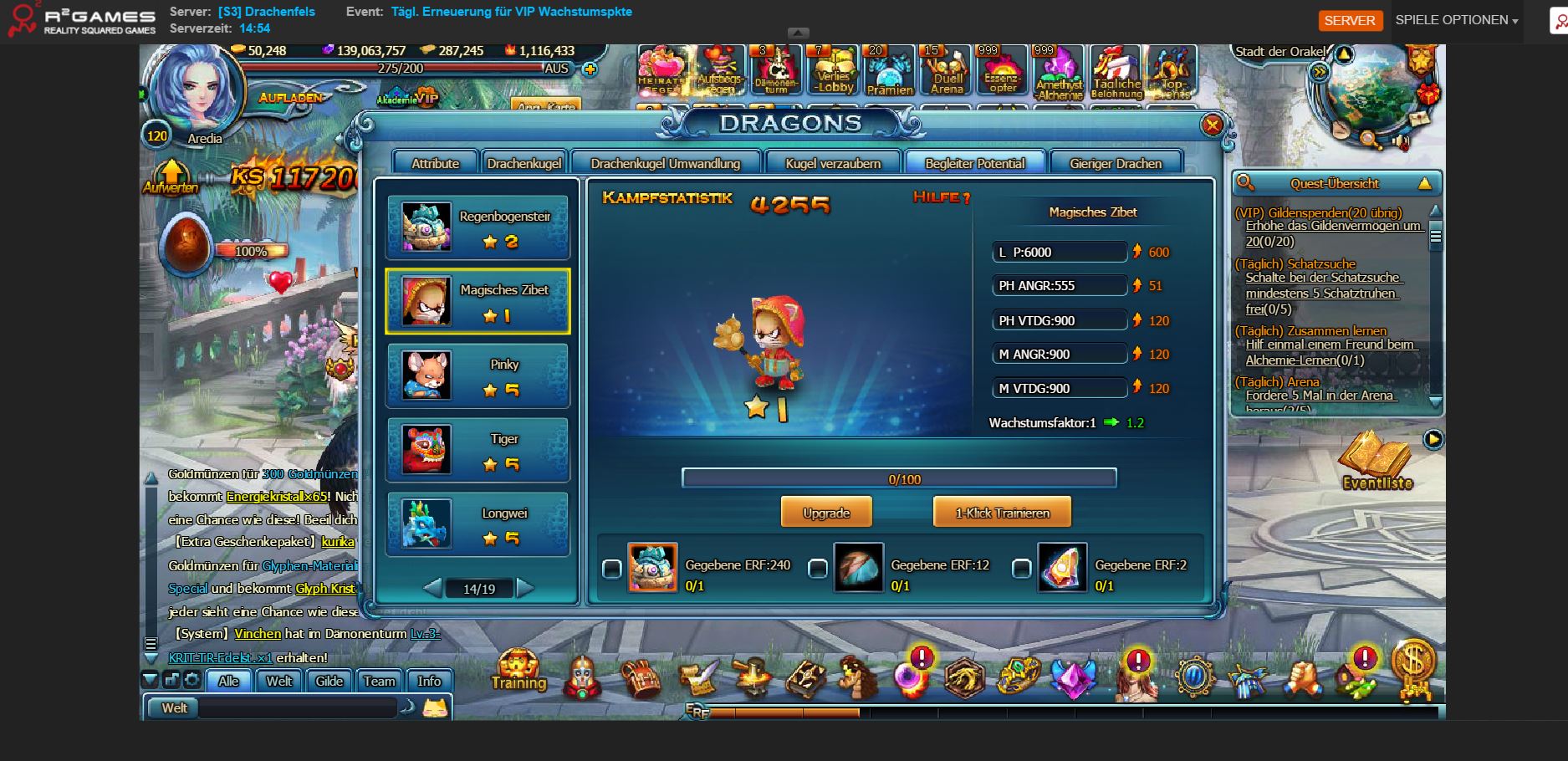Select the Pinky companion entry
The height and width of the screenshot is (761, 1568).
click(478, 376)
